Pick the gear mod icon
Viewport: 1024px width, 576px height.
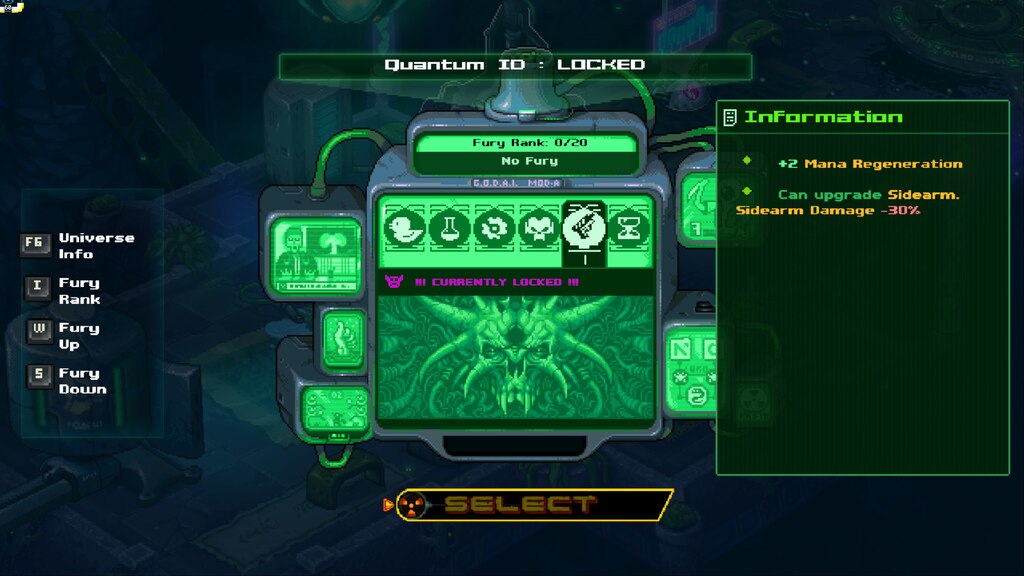pos(493,228)
